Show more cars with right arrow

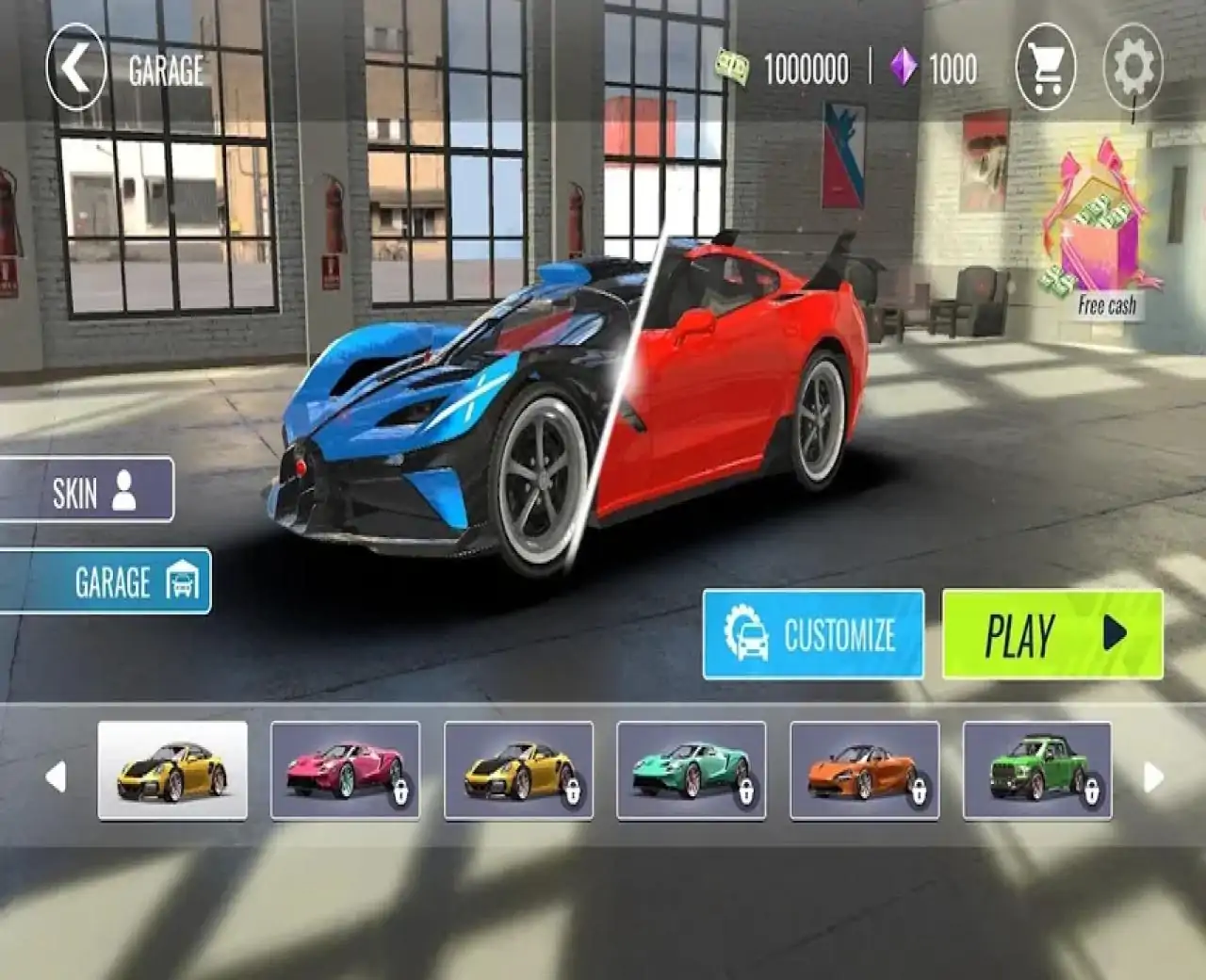(x=1152, y=777)
